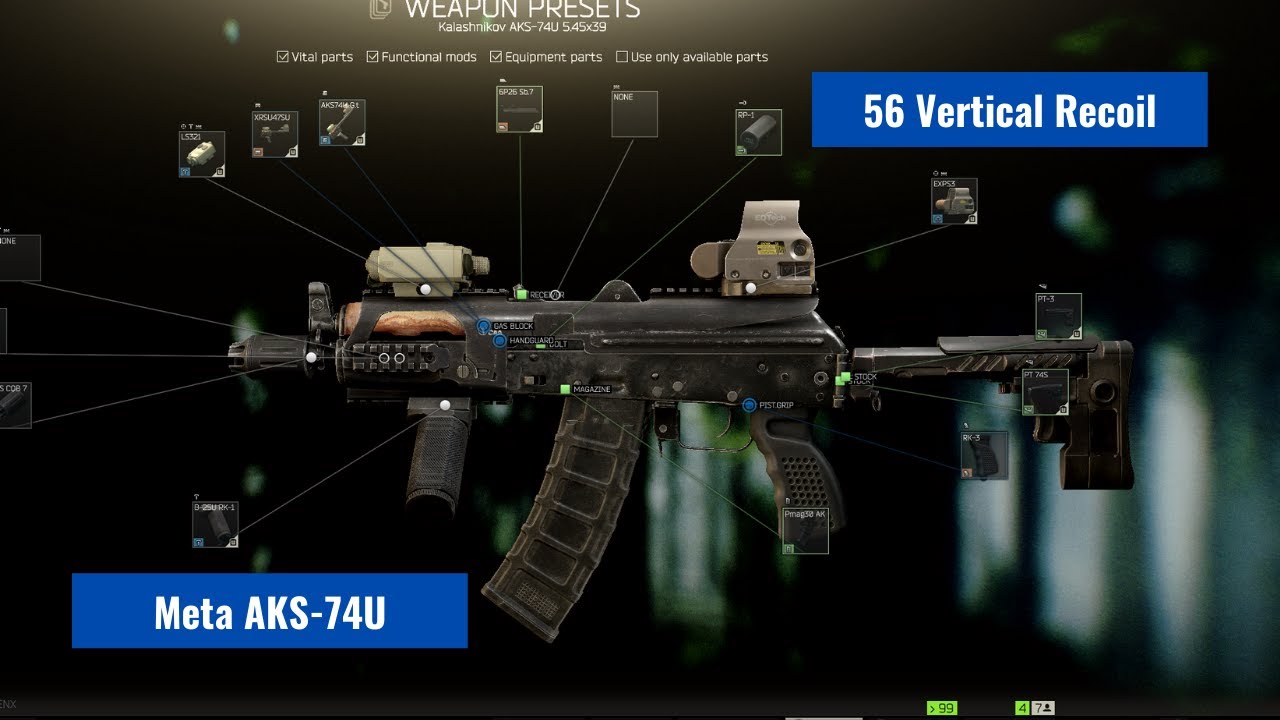
Task: Select the AKS74U gas tube slot
Action: (x=342, y=123)
